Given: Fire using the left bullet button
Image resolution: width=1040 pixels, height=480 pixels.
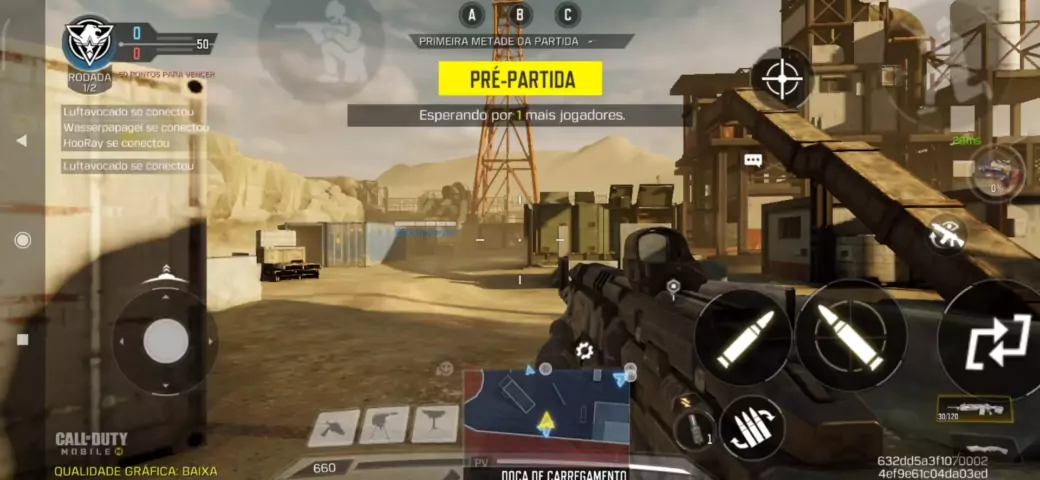Looking at the screenshot, I should pos(743,337).
